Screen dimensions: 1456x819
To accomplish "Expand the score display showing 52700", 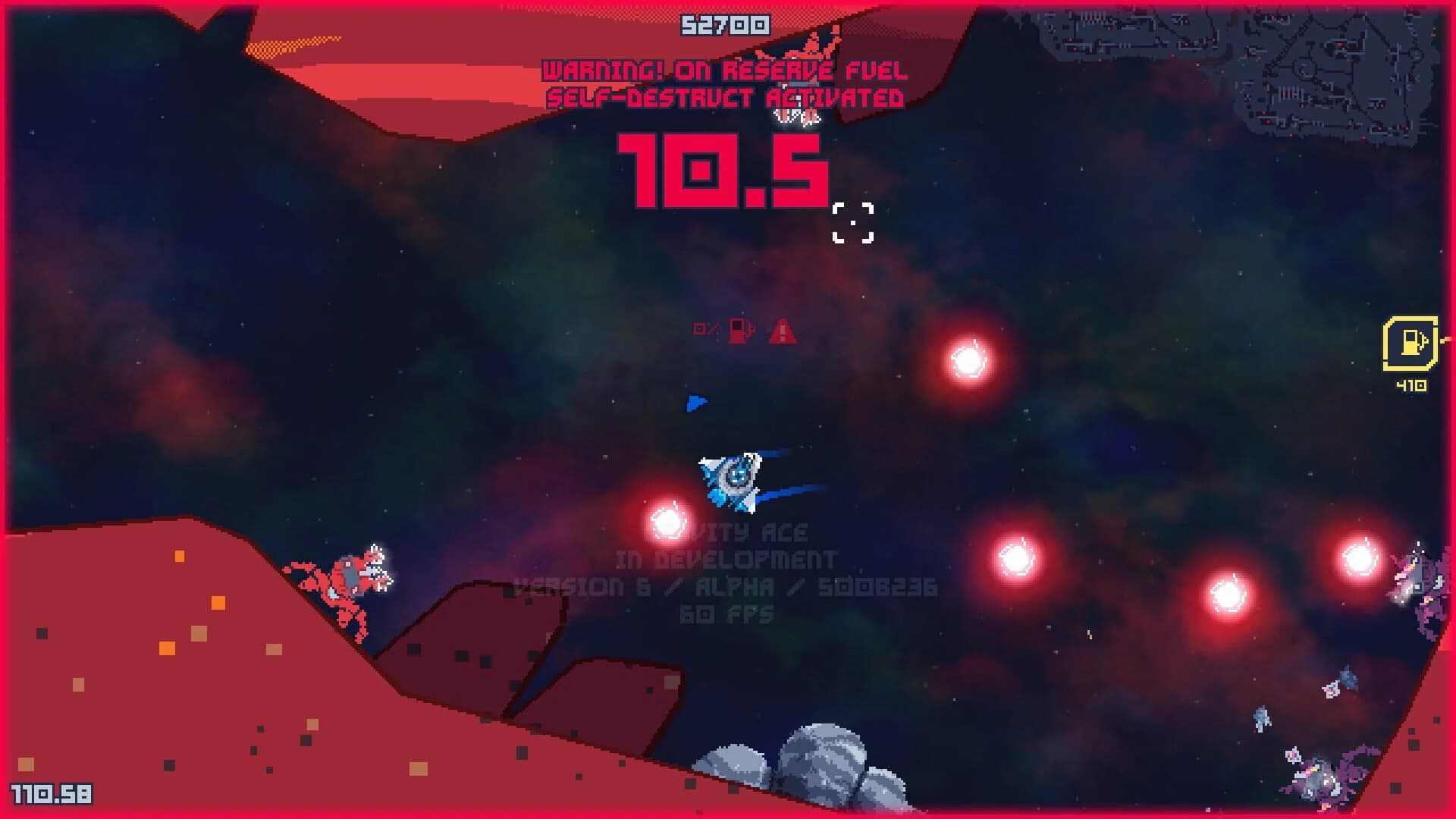I will [725, 24].
